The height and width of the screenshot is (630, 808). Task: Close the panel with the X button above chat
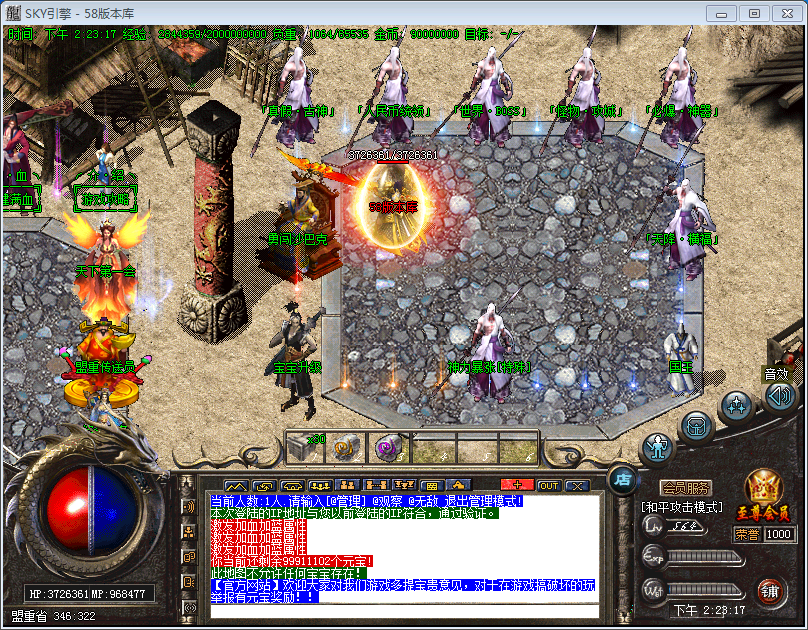point(577,486)
